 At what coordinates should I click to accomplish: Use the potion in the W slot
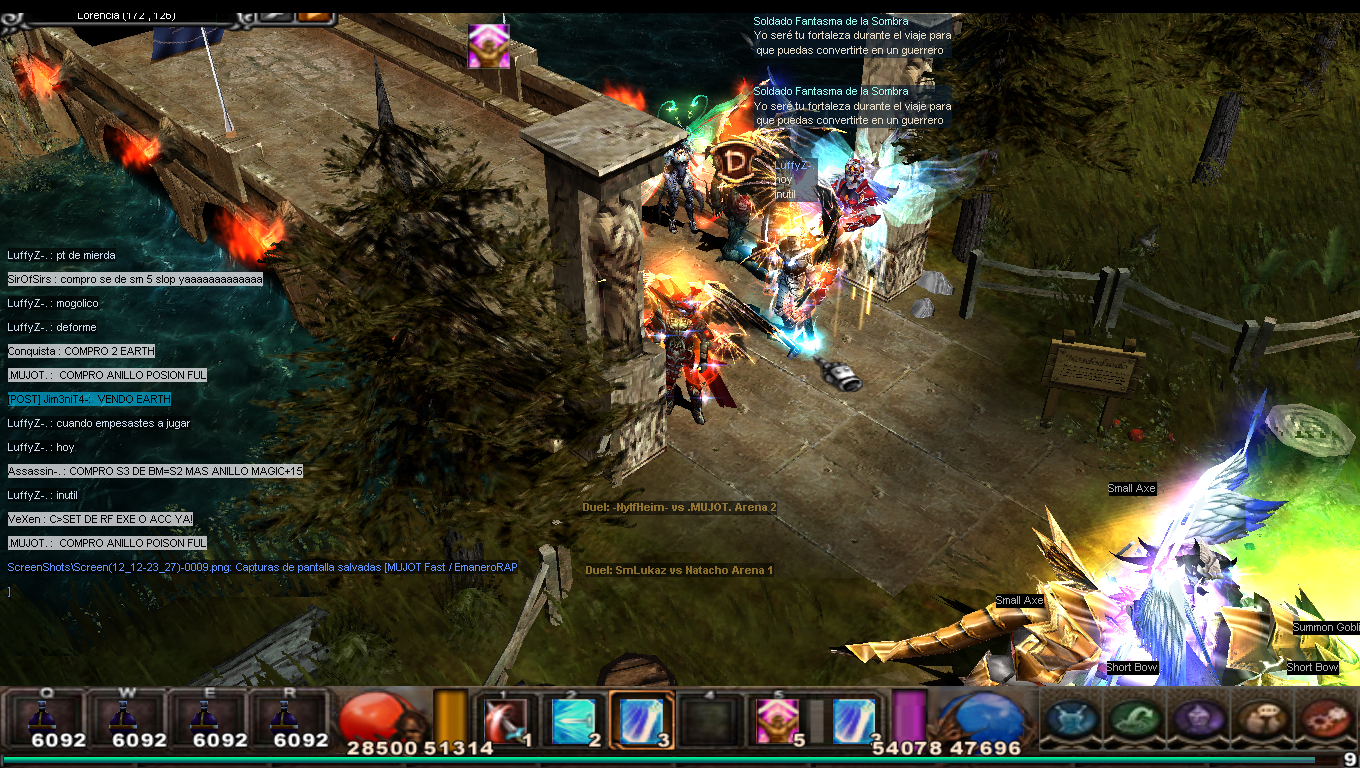(125, 718)
